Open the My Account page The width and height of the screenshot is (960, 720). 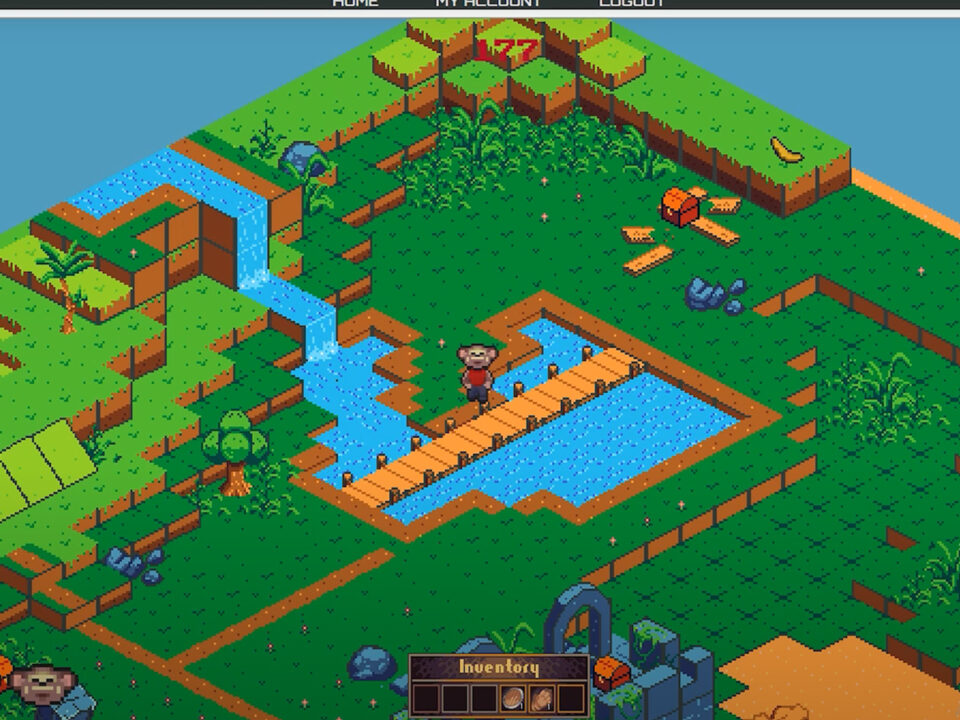coord(487,3)
